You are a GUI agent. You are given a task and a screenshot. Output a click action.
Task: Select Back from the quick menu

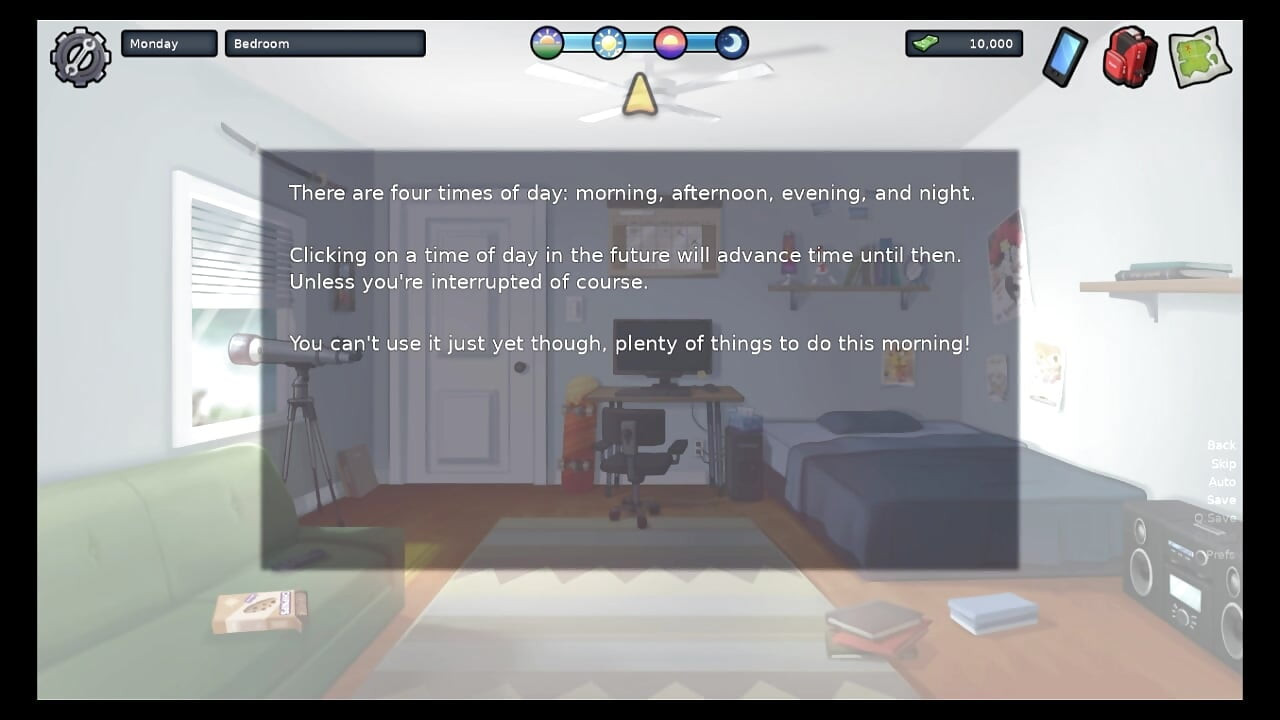click(1221, 444)
